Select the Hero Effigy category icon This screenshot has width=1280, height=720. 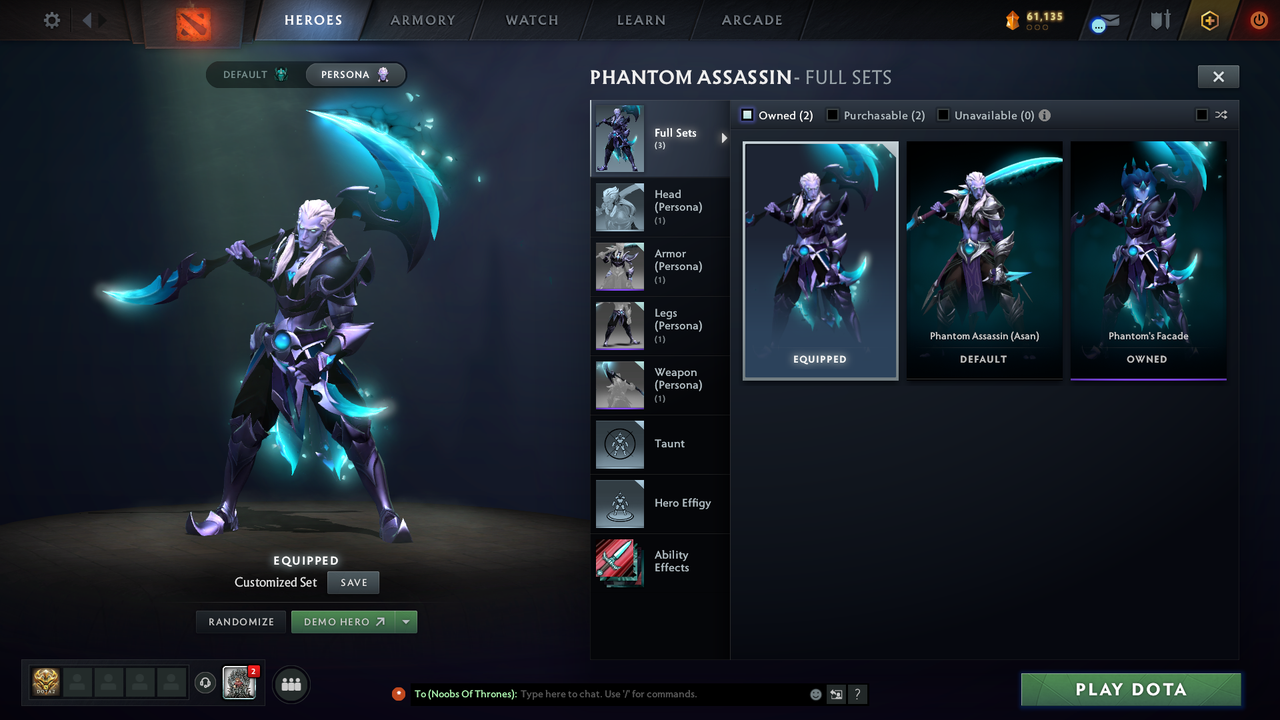tap(619, 504)
